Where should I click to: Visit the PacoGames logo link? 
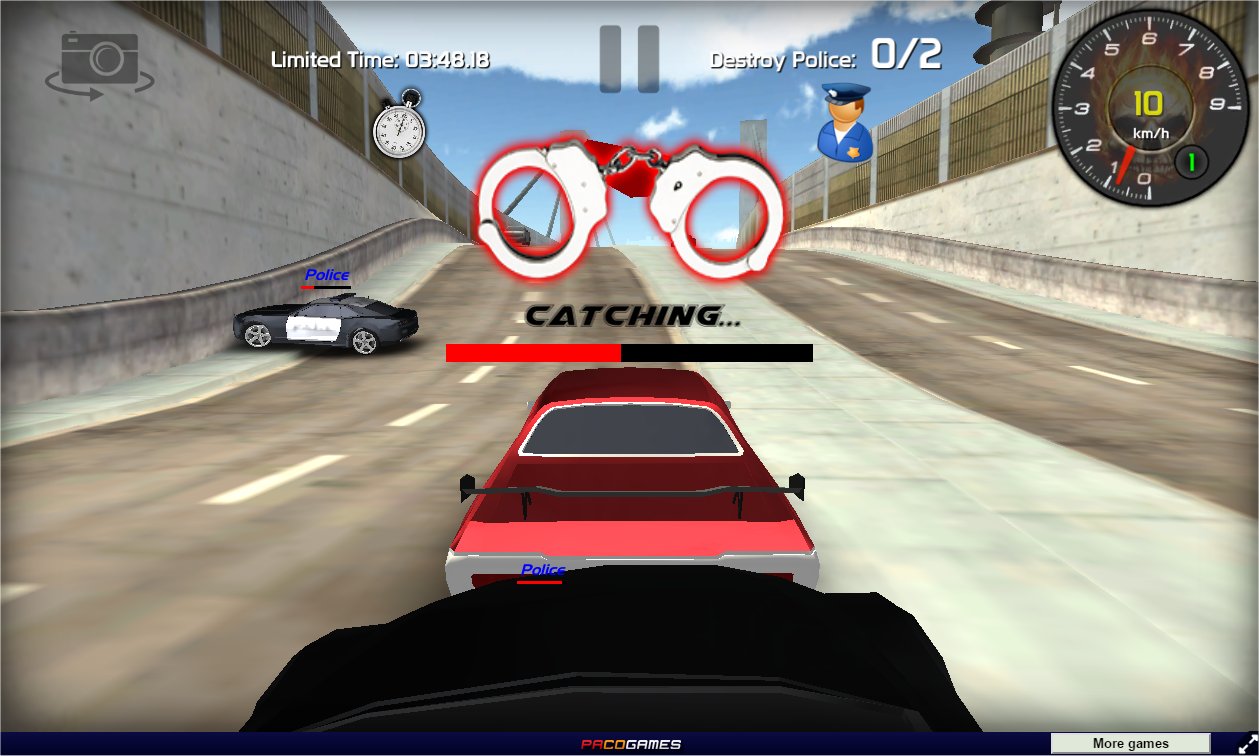pyautogui.click(x=631, y=744)
